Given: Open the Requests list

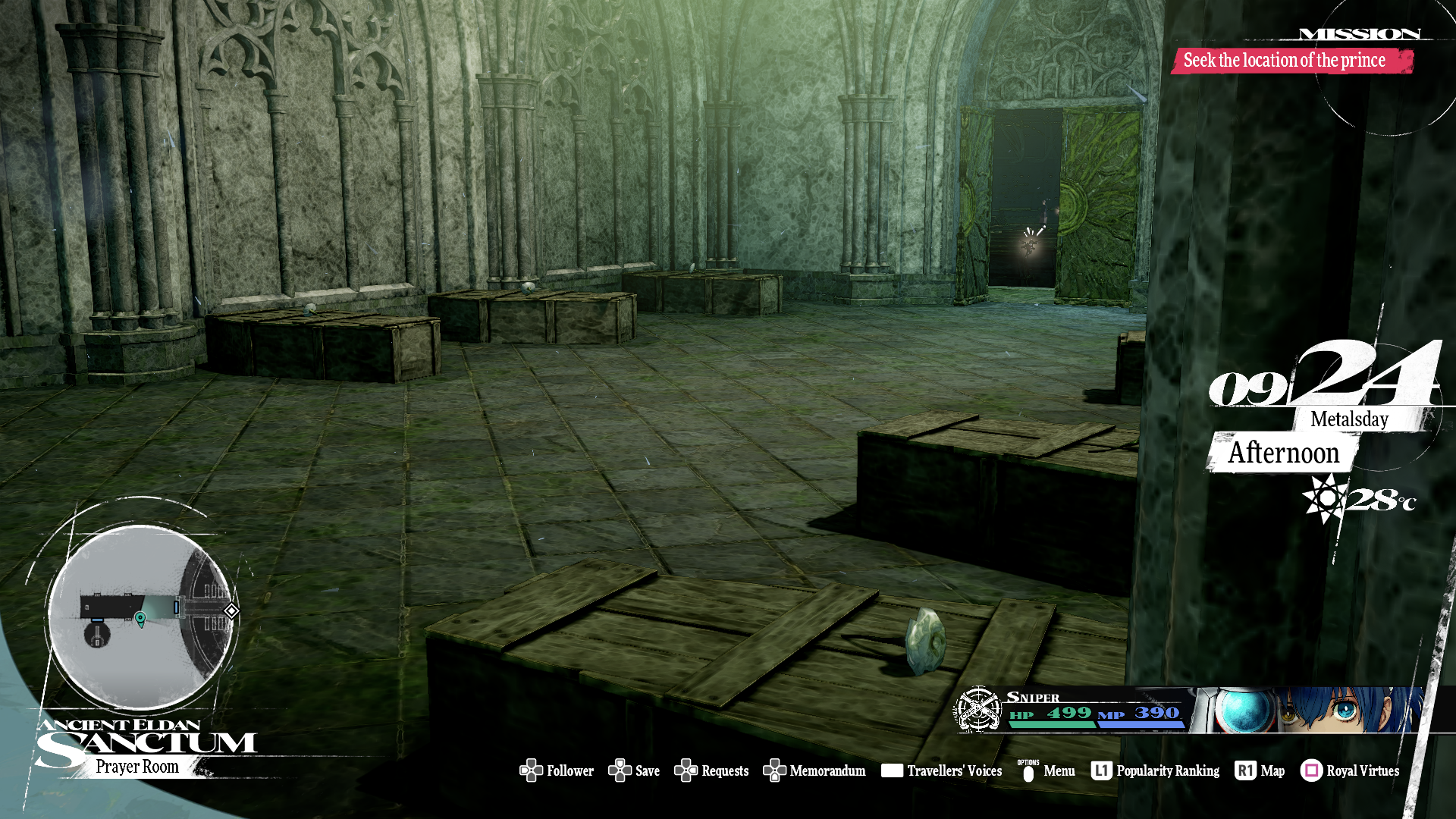Looking at the screenshot, I should pos(712,770).
